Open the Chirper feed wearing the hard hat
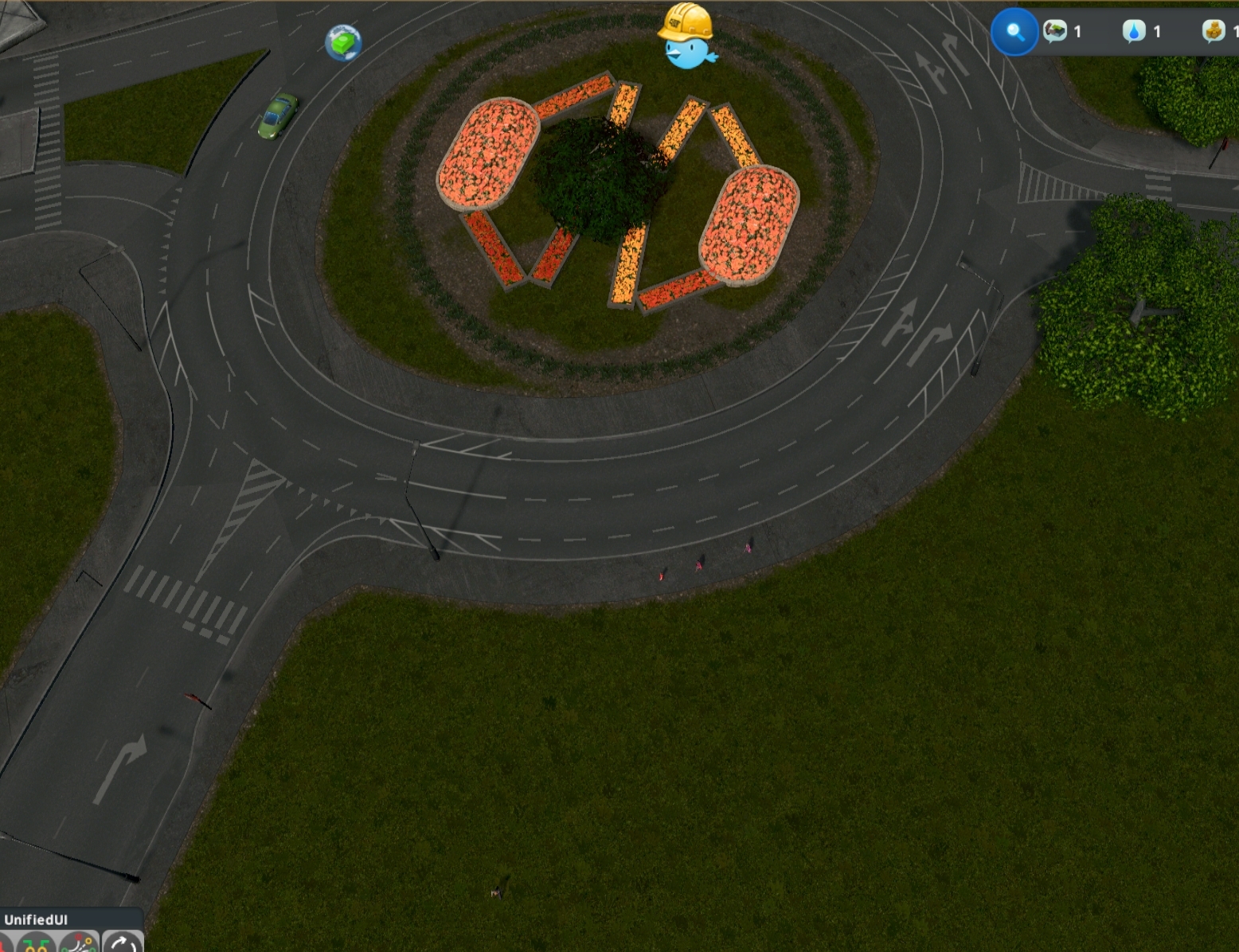Image resolution: width=1239 pixels, height=952 pixels. pyautogui.click(x=686, y=32)
